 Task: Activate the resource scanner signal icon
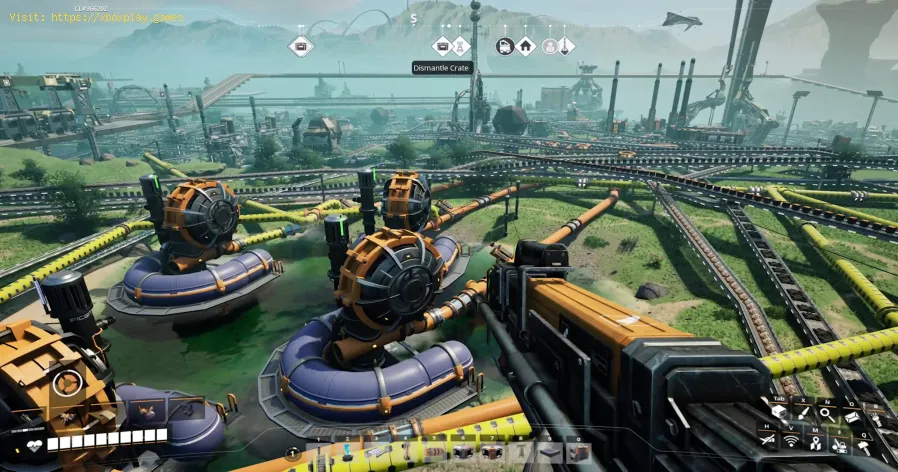(791, 439)
